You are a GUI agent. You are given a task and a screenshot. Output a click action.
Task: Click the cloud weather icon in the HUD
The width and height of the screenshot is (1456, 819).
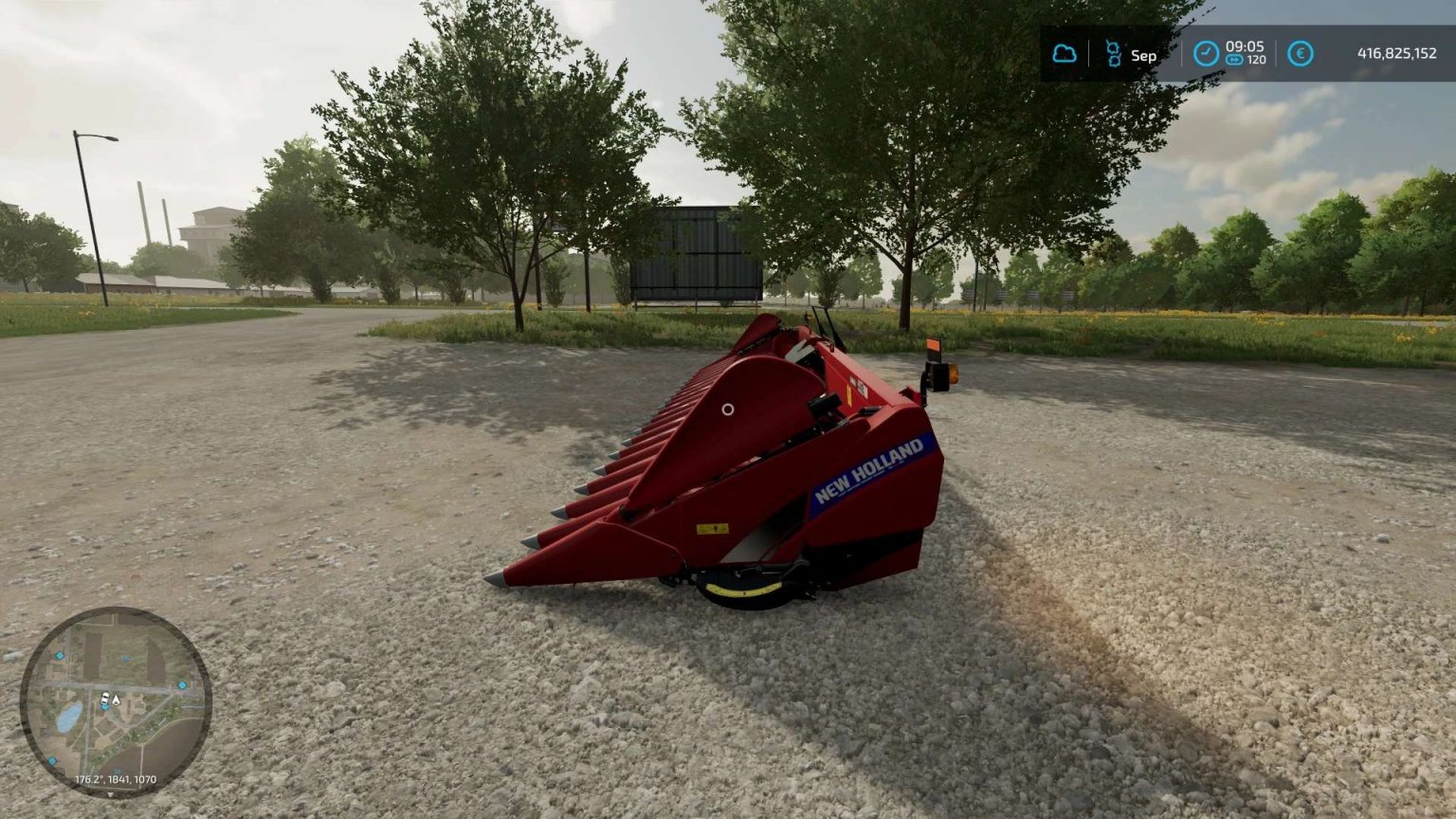[x=1065, y=51]
